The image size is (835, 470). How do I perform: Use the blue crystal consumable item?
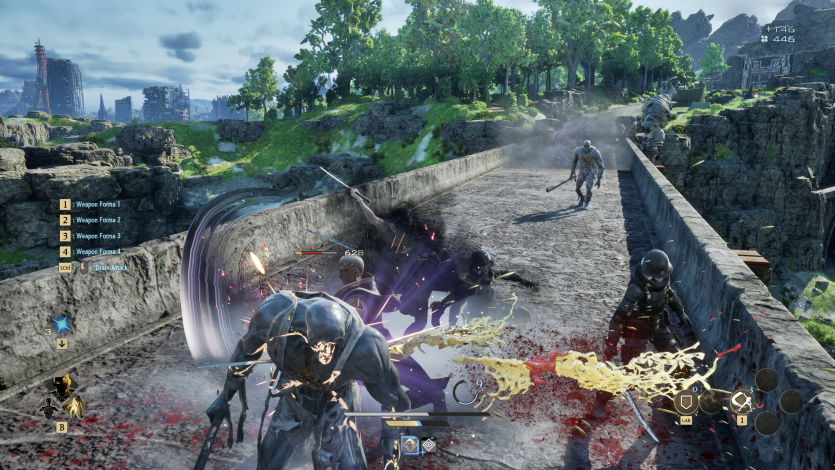(62, 324)
